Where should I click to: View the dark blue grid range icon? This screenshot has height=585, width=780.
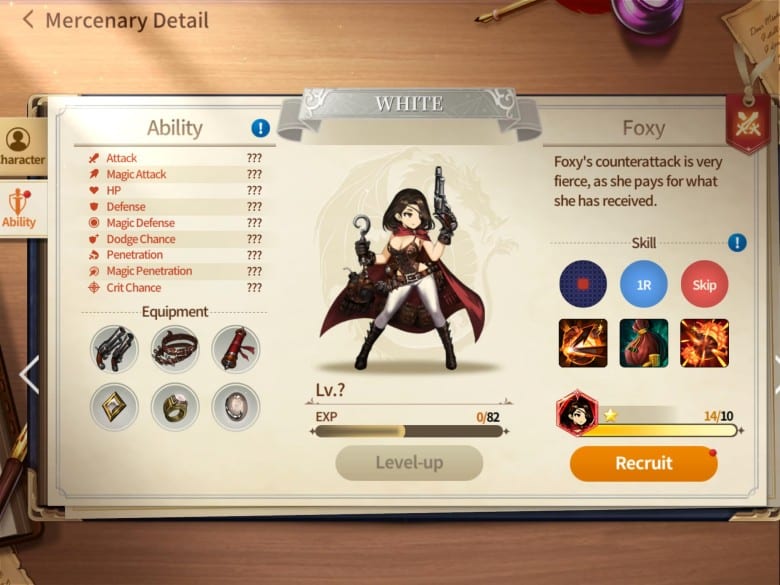pos(583,284)
